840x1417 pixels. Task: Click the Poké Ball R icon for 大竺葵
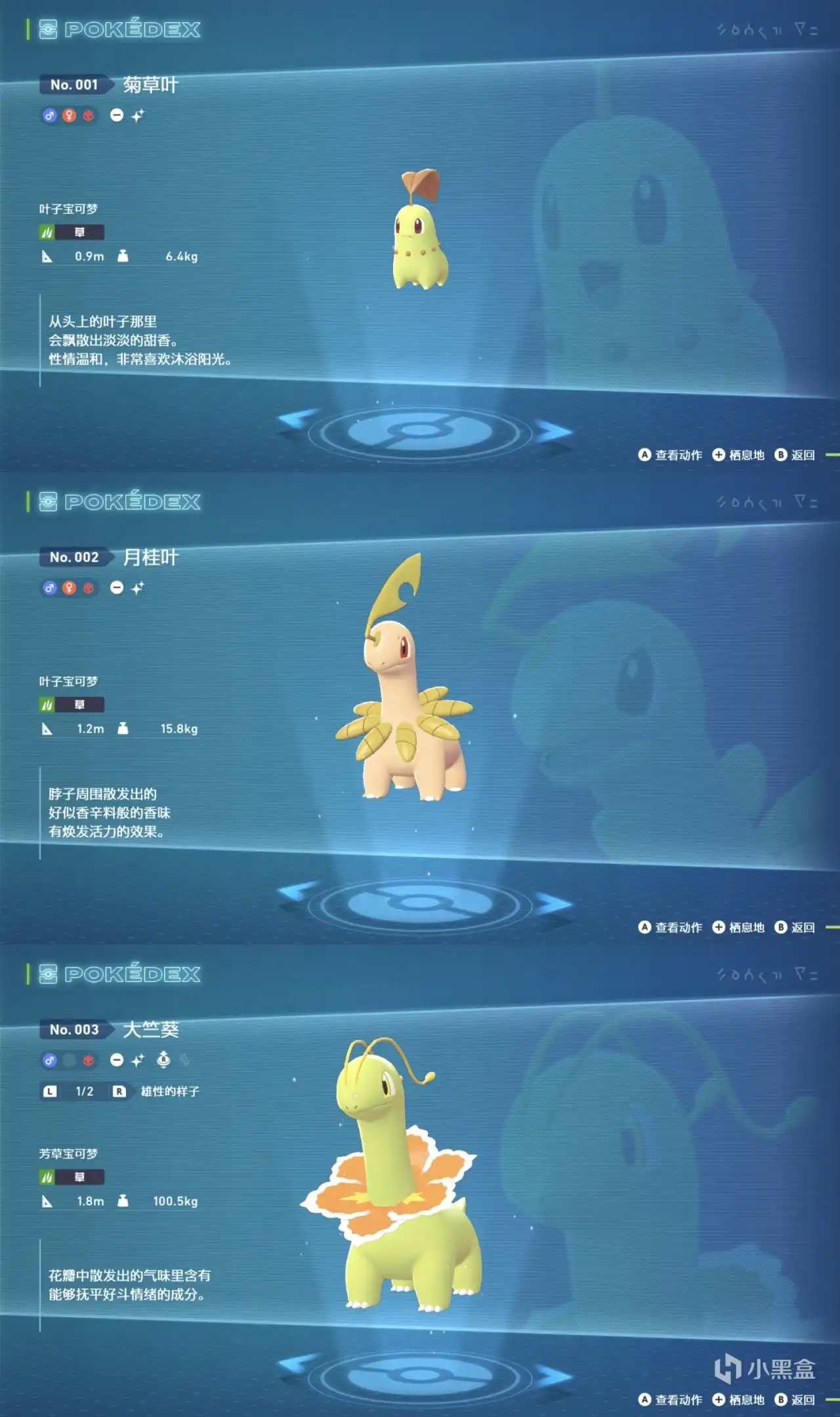163,1060
